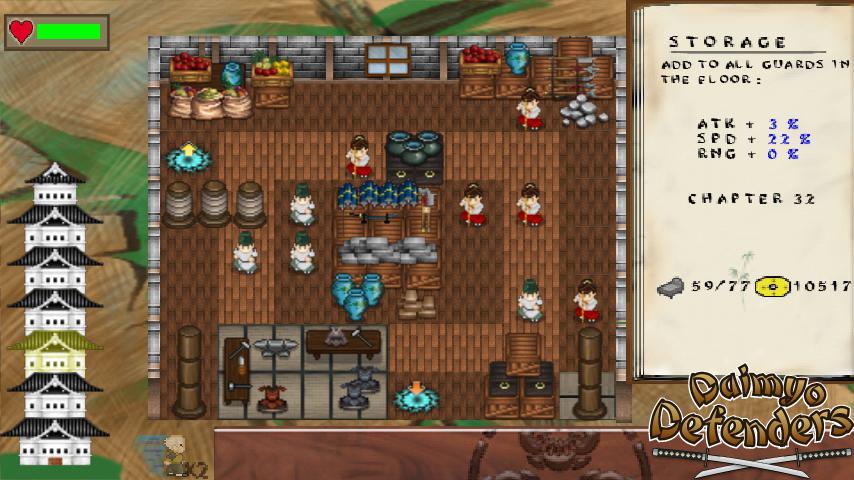Use the glowing down-arrow pad to go downstairs
This screenshot has height=480, width=854.
[x=415, y=396]
